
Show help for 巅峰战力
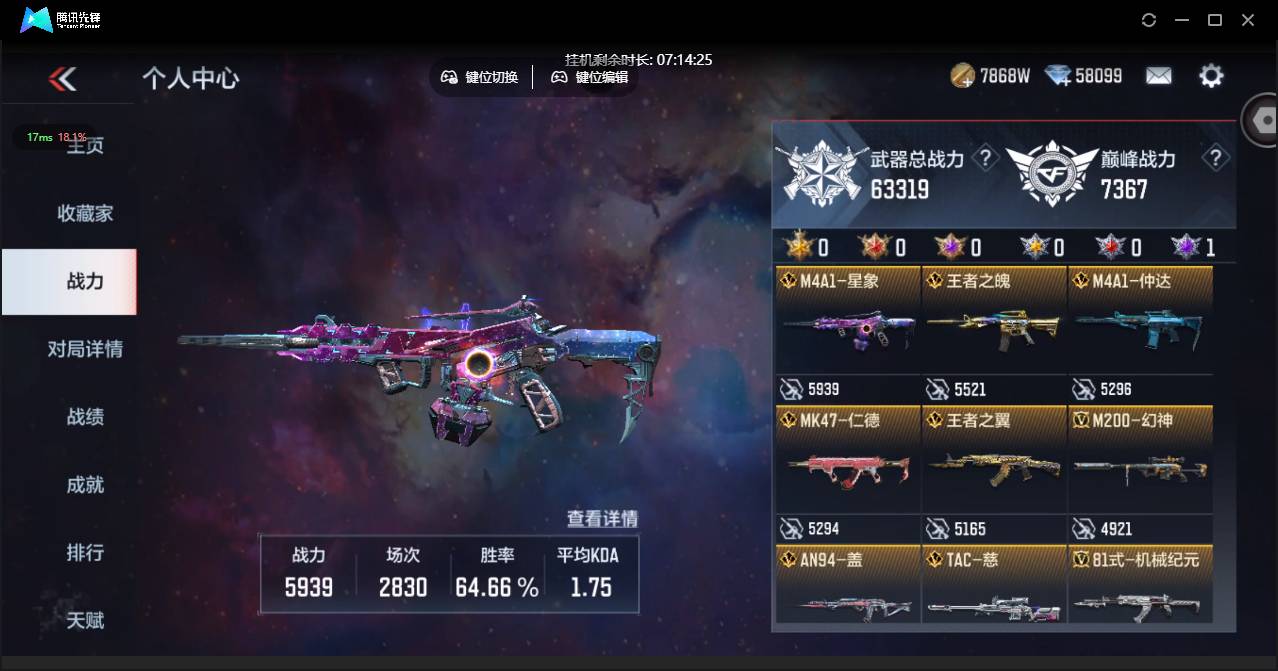1215,158
